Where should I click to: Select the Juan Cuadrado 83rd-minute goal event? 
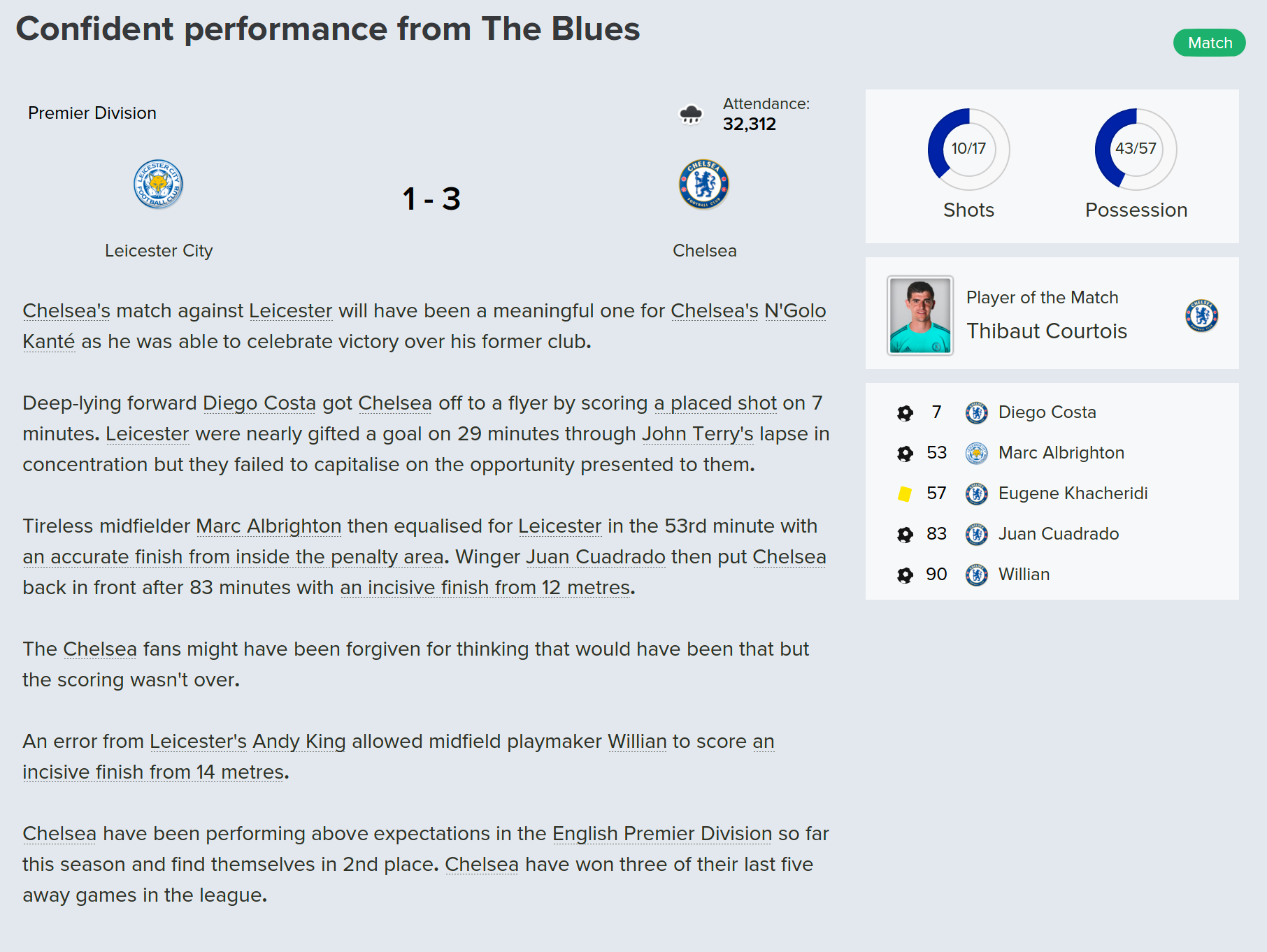pyautogui.click(x=1058, y=534)
